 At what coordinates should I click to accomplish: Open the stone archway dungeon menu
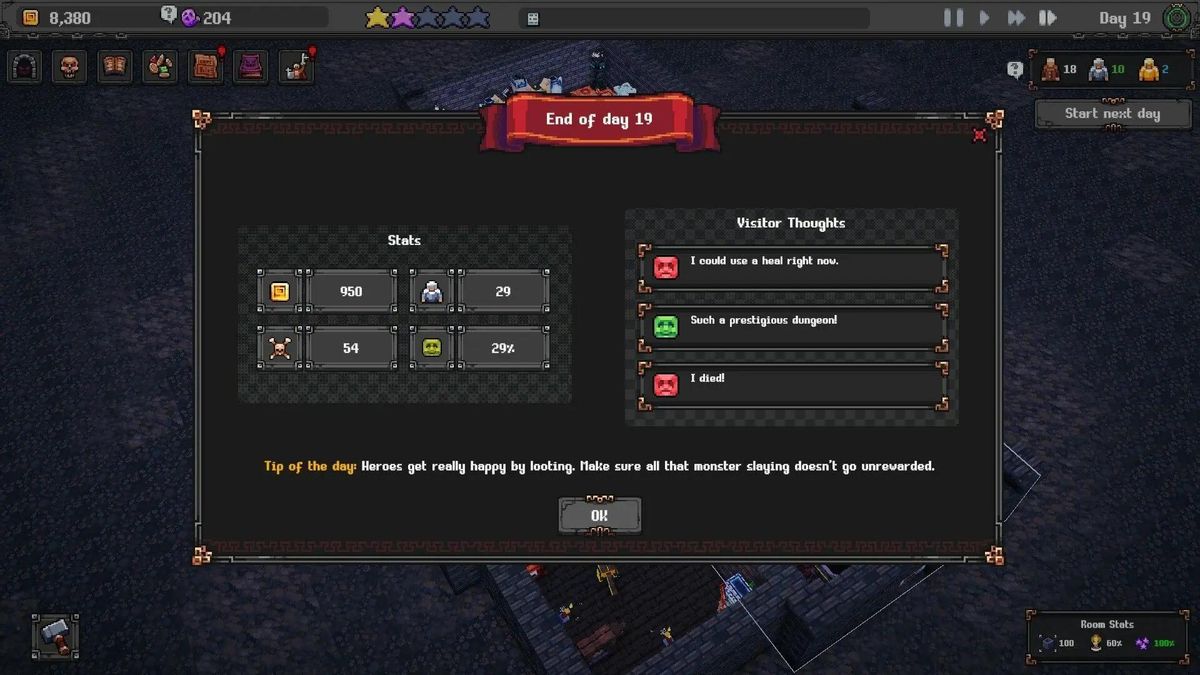(x=25, y=67)
